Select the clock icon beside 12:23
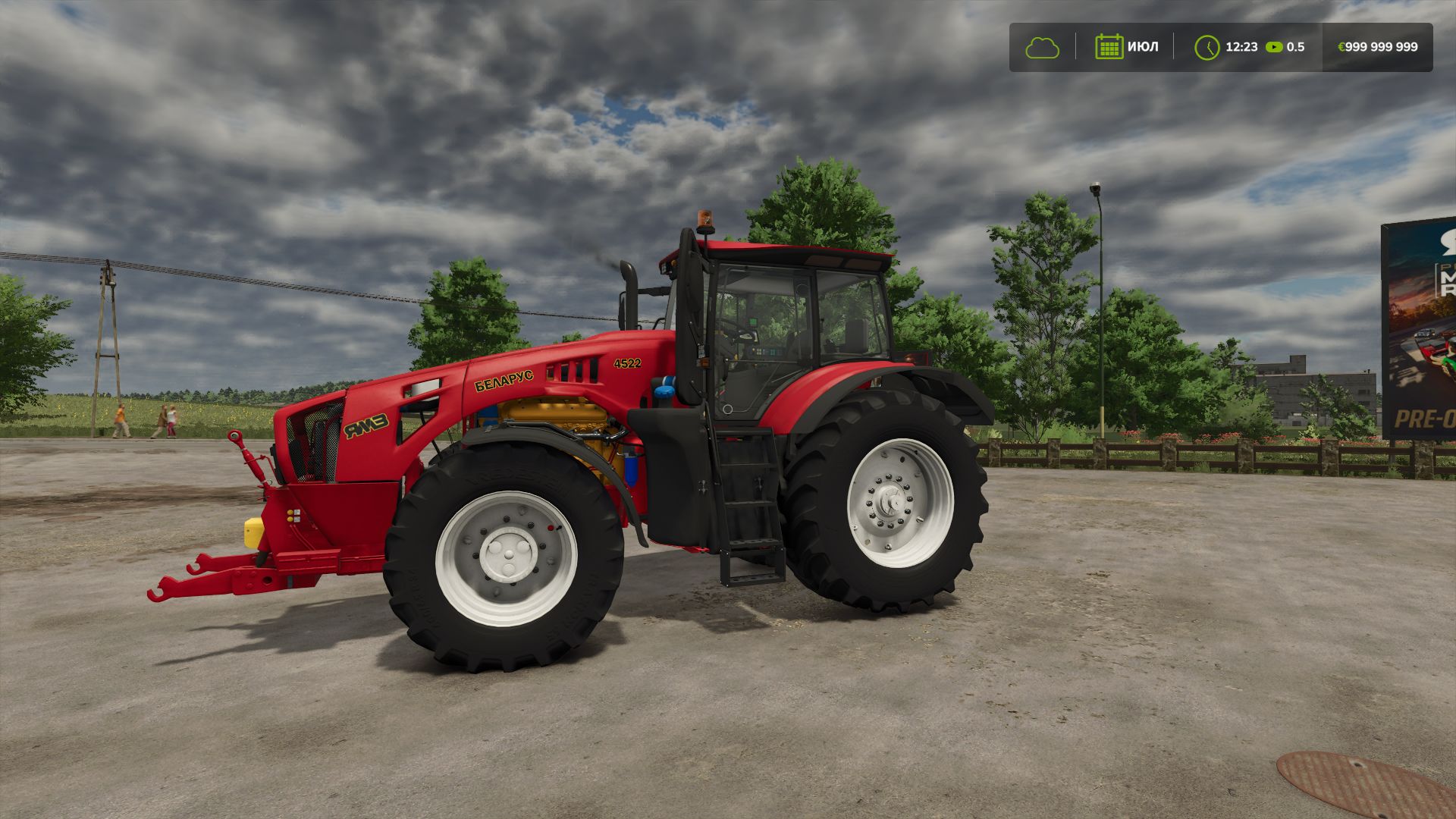 pyautogui.click(x=1207, y=47)
